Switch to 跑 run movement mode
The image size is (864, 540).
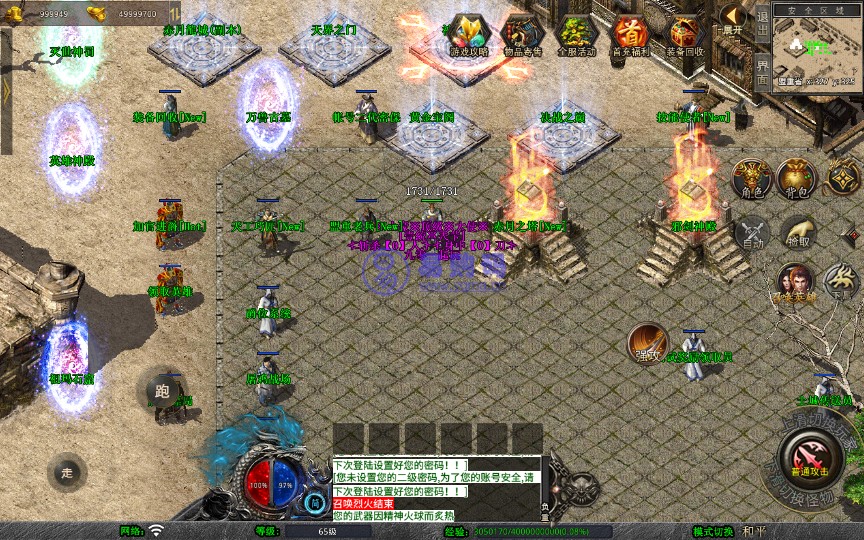click(162, 391)
